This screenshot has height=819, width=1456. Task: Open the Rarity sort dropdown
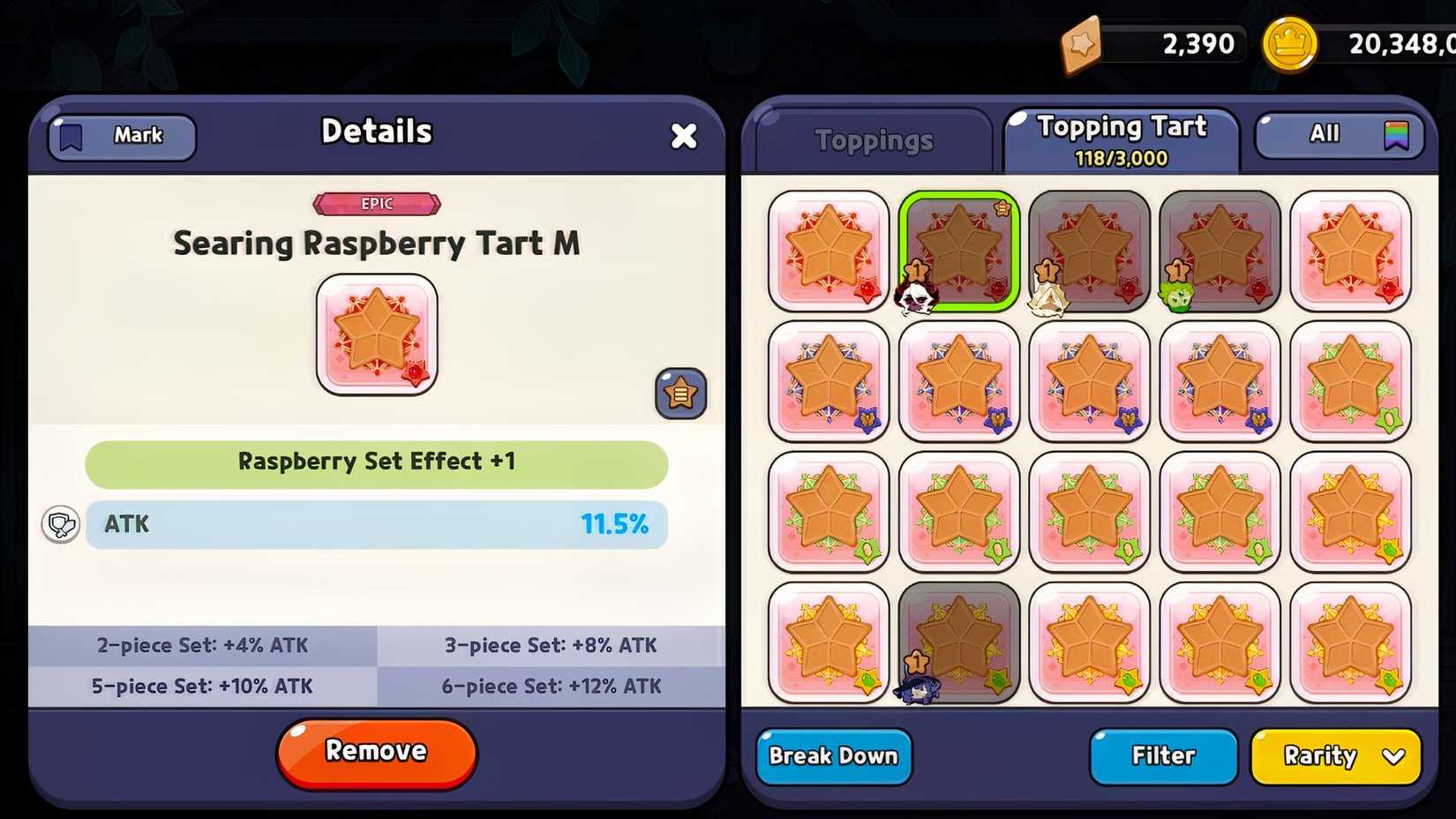(x=1335, y=756)
